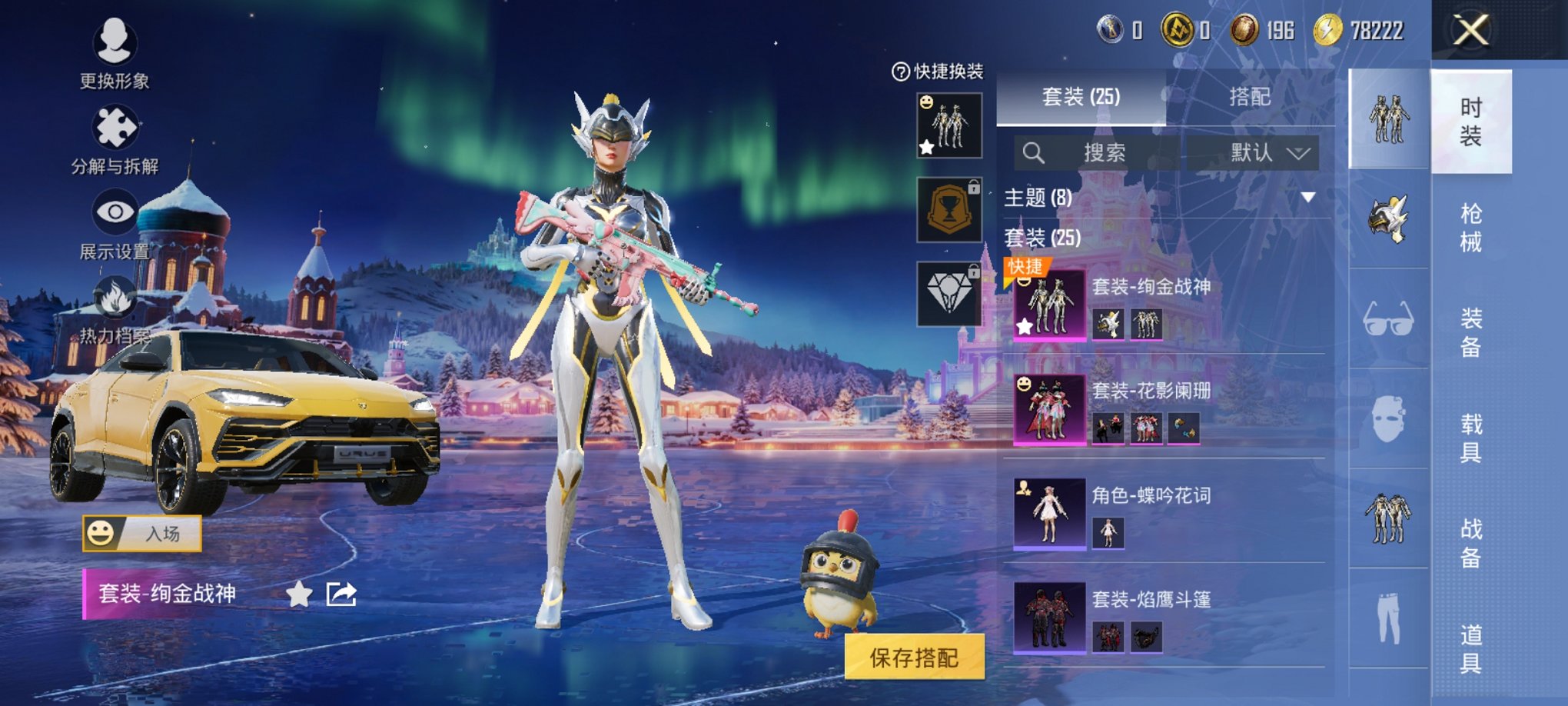Open the 快捷换装 help icon

point(900,72)
